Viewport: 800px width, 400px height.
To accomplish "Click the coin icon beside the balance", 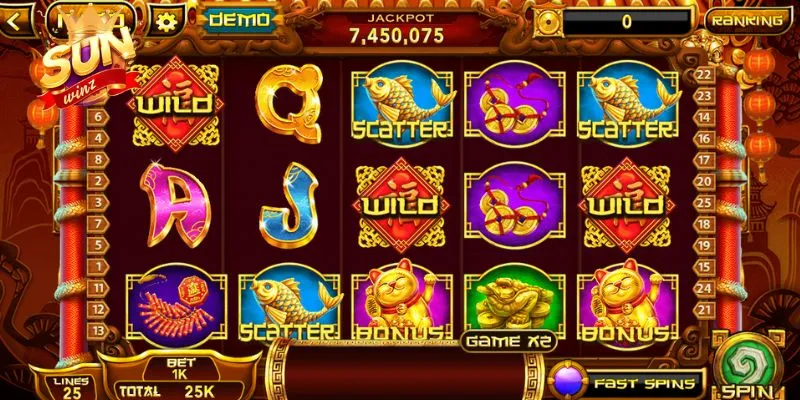I will pyautogui.click(x=548, y=22).
